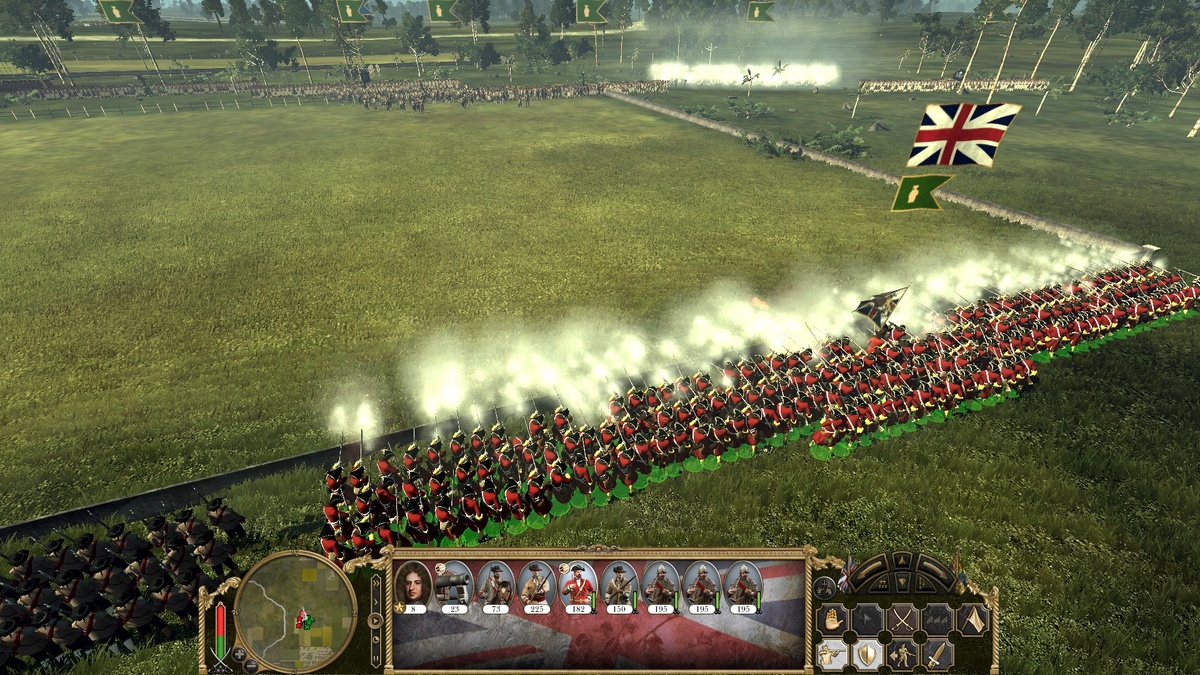Toggle fire at will
Image resolution: width=1200 pixels, height=675 pixels.
832,655
